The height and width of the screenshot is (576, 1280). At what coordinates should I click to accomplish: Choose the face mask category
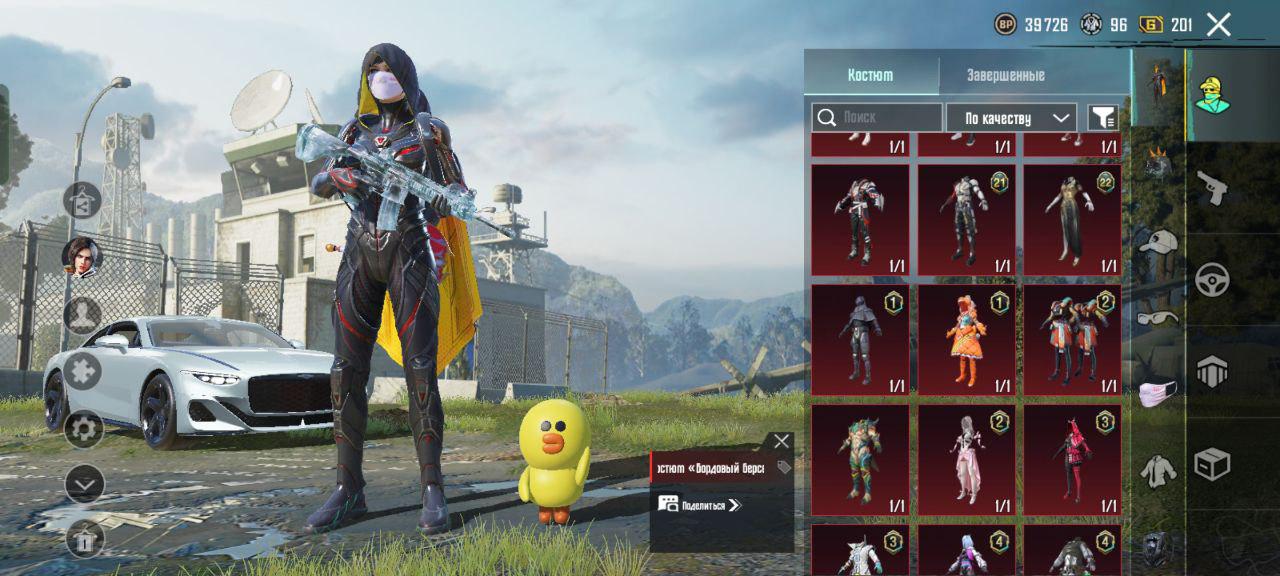(1157, 394)
